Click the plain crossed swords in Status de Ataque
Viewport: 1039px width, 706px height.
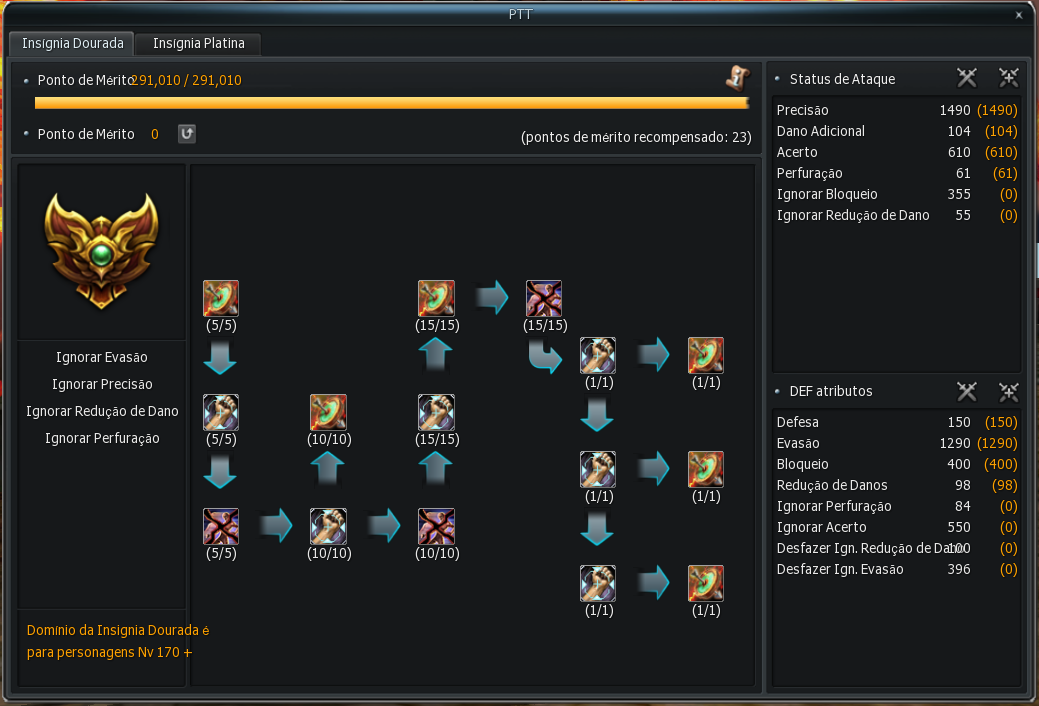pyautogui.click(x=966, y=78)
